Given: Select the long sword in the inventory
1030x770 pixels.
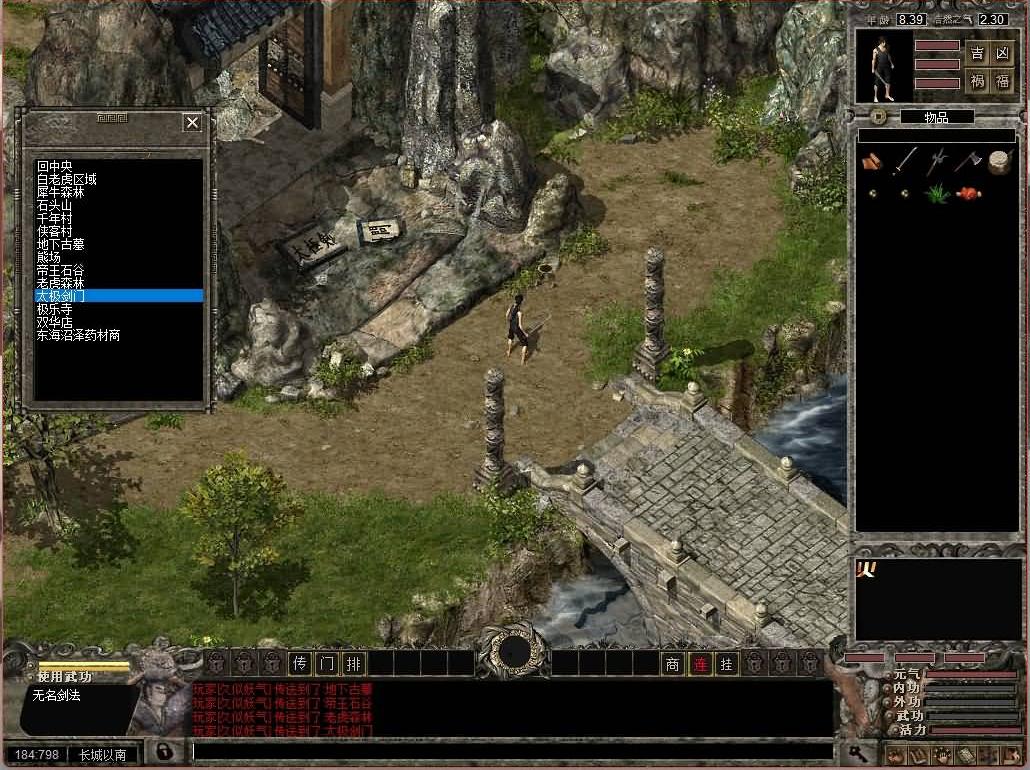Looking at the screenshot, I should pyautogui.click(x=905, y=161).
